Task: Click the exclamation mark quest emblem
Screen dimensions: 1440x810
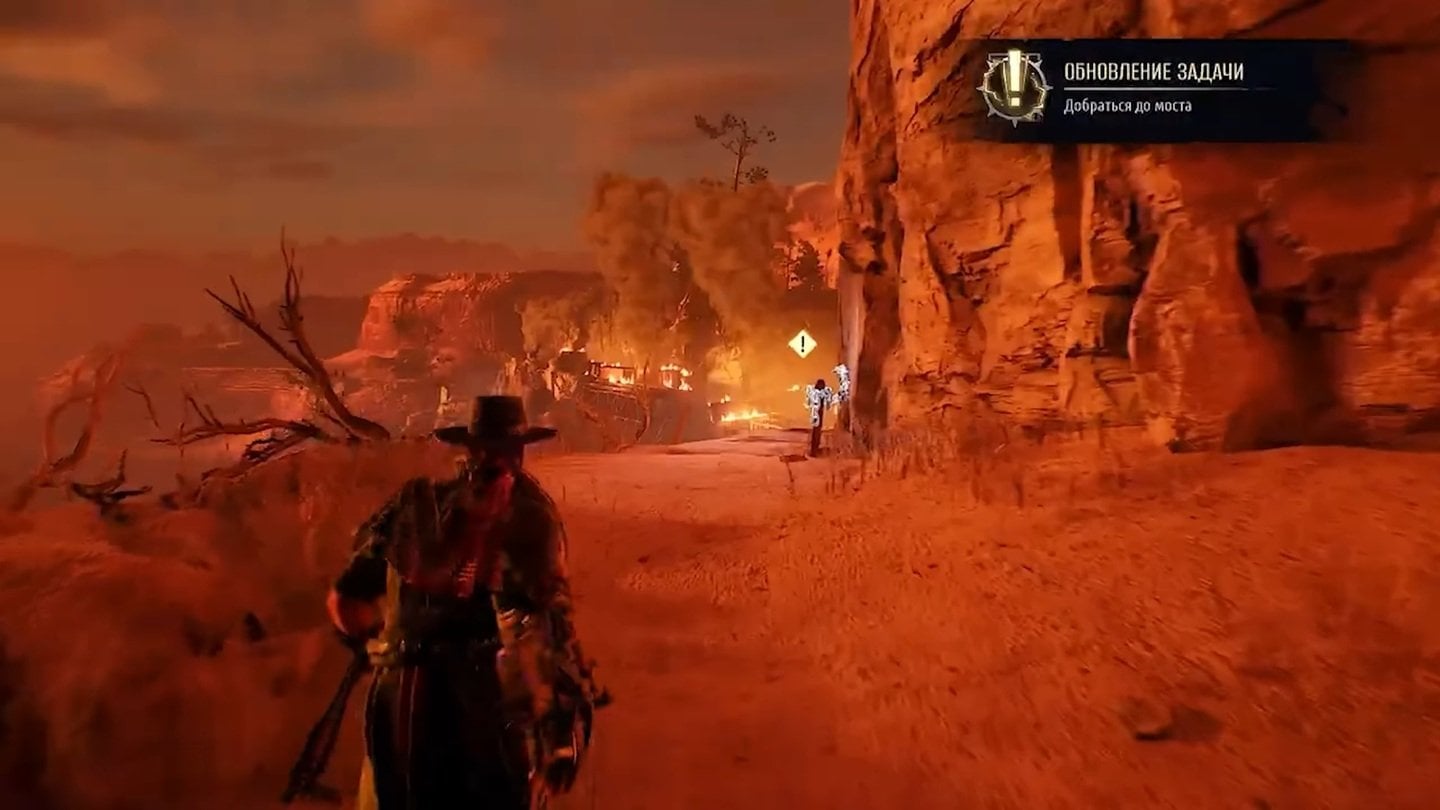Action: (1012, 87)
